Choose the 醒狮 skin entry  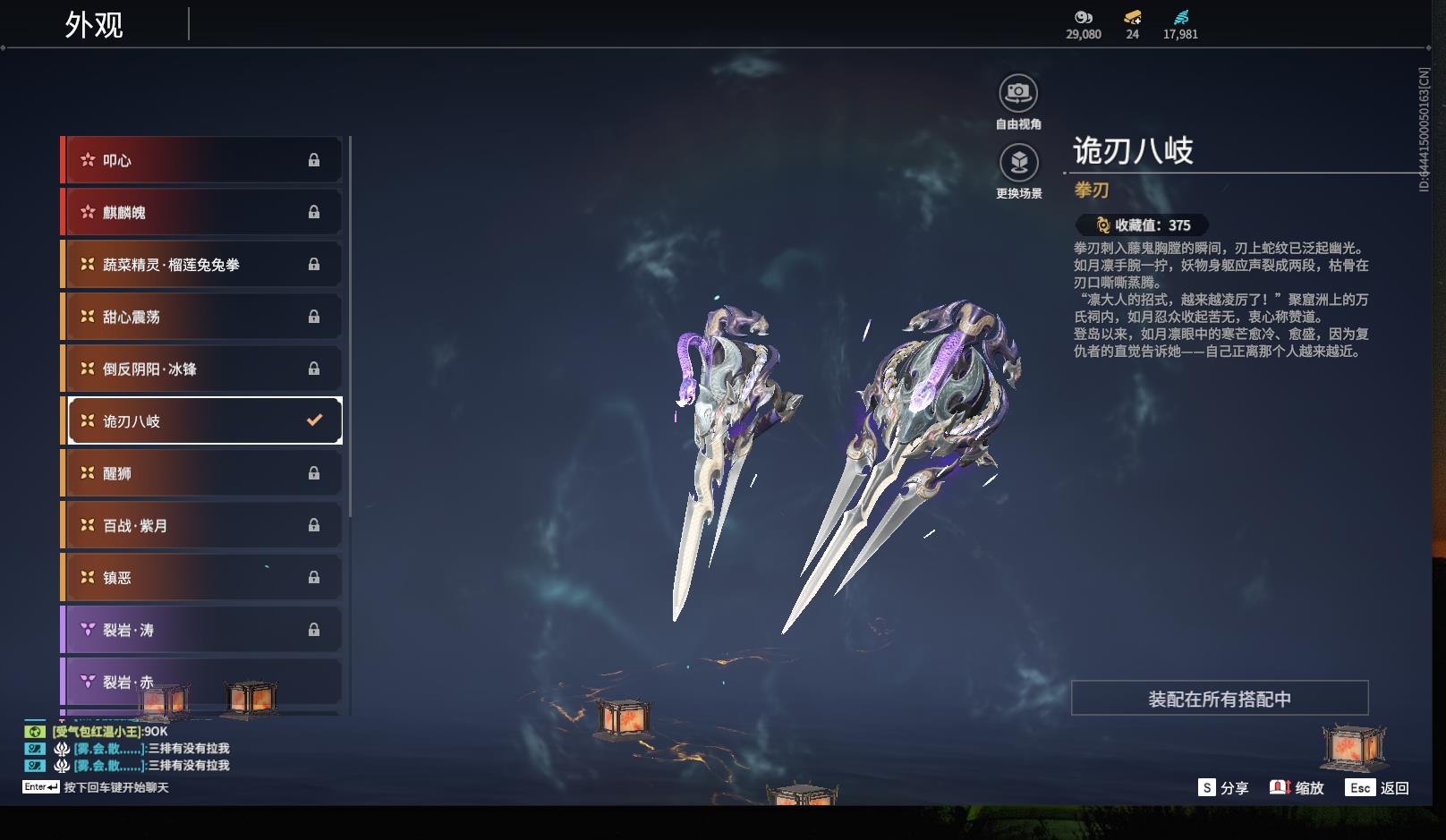pyautogui.click(x=201, y=473)
